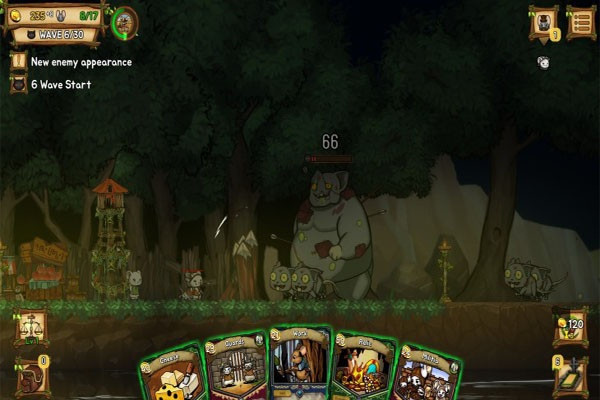
Task: Open the menu list button
Action: 581,21
